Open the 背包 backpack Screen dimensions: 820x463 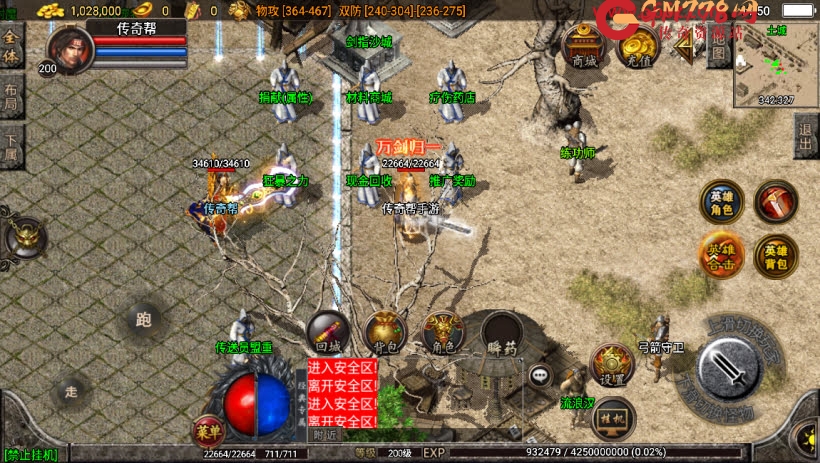point(385,332)
